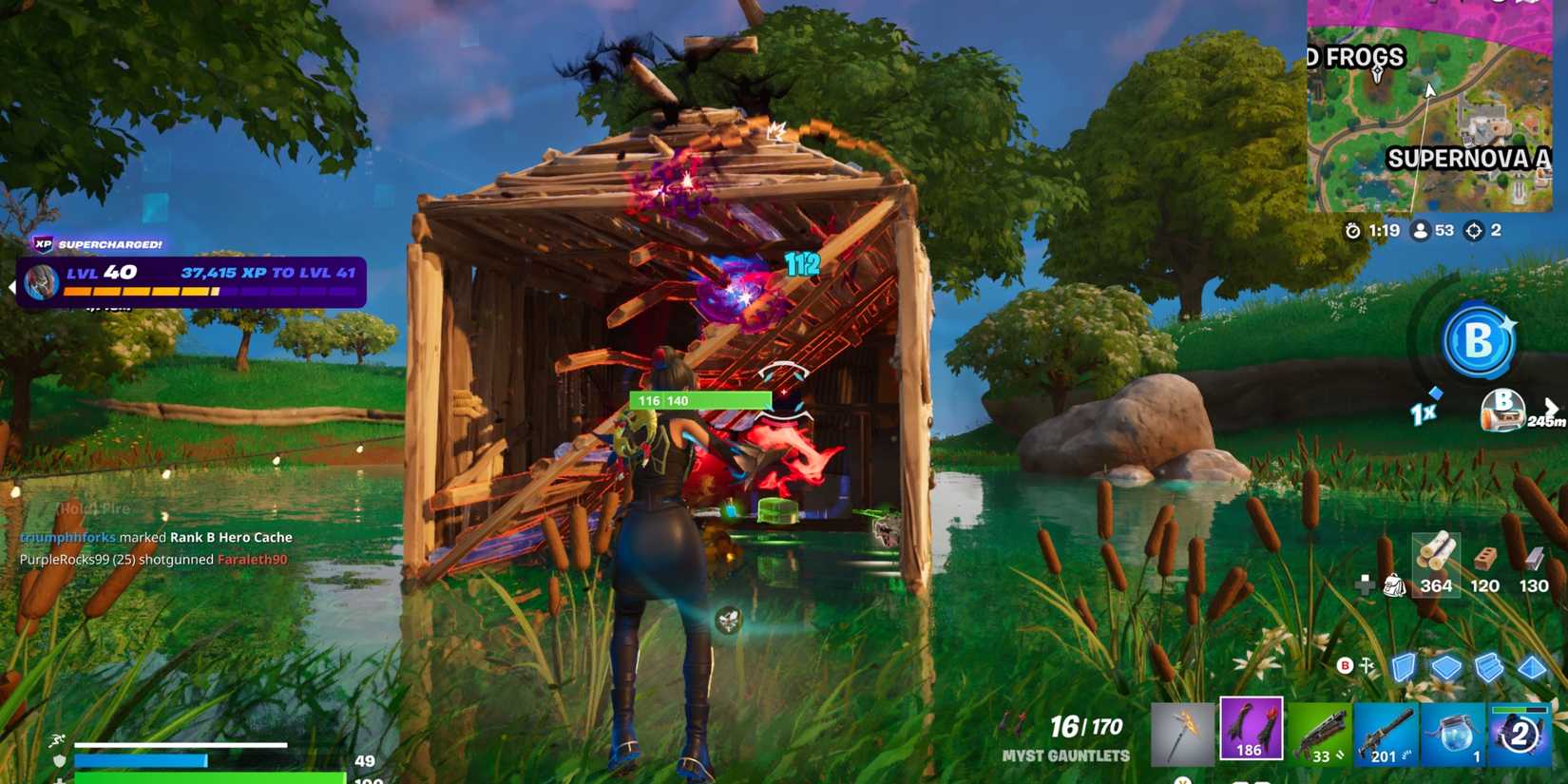Select the green shotgun hotbar slot
Screen dimensions: 1568x784
[1316, 734]
